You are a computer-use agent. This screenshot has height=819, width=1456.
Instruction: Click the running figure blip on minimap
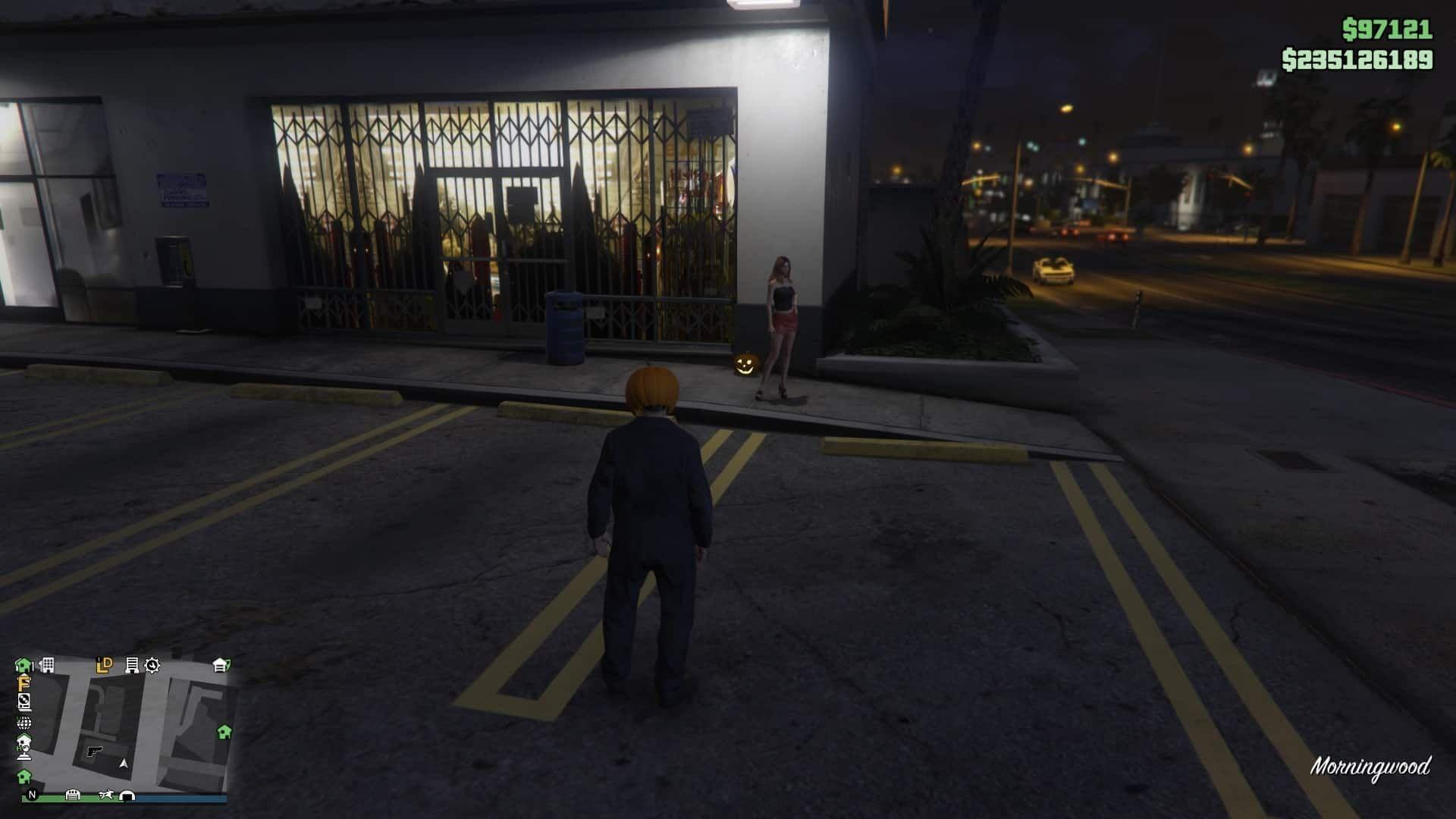(105, 795)
